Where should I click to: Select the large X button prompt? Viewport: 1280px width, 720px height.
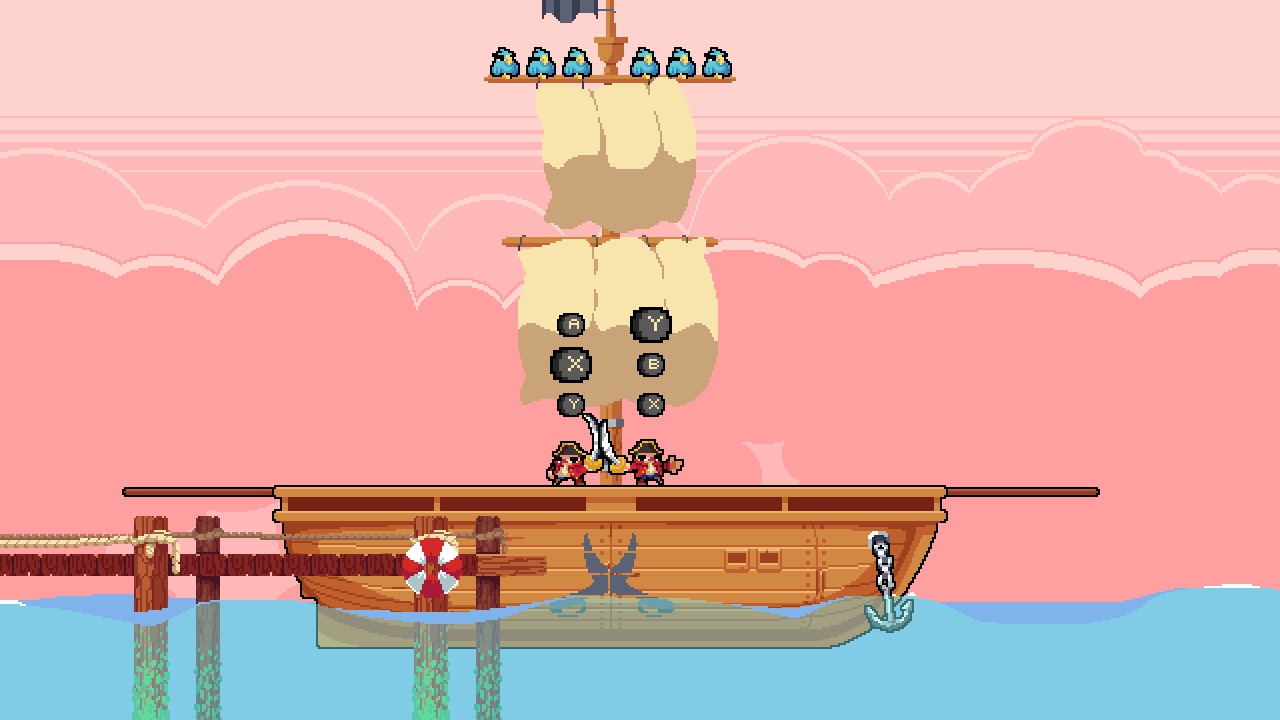point(572,362)
